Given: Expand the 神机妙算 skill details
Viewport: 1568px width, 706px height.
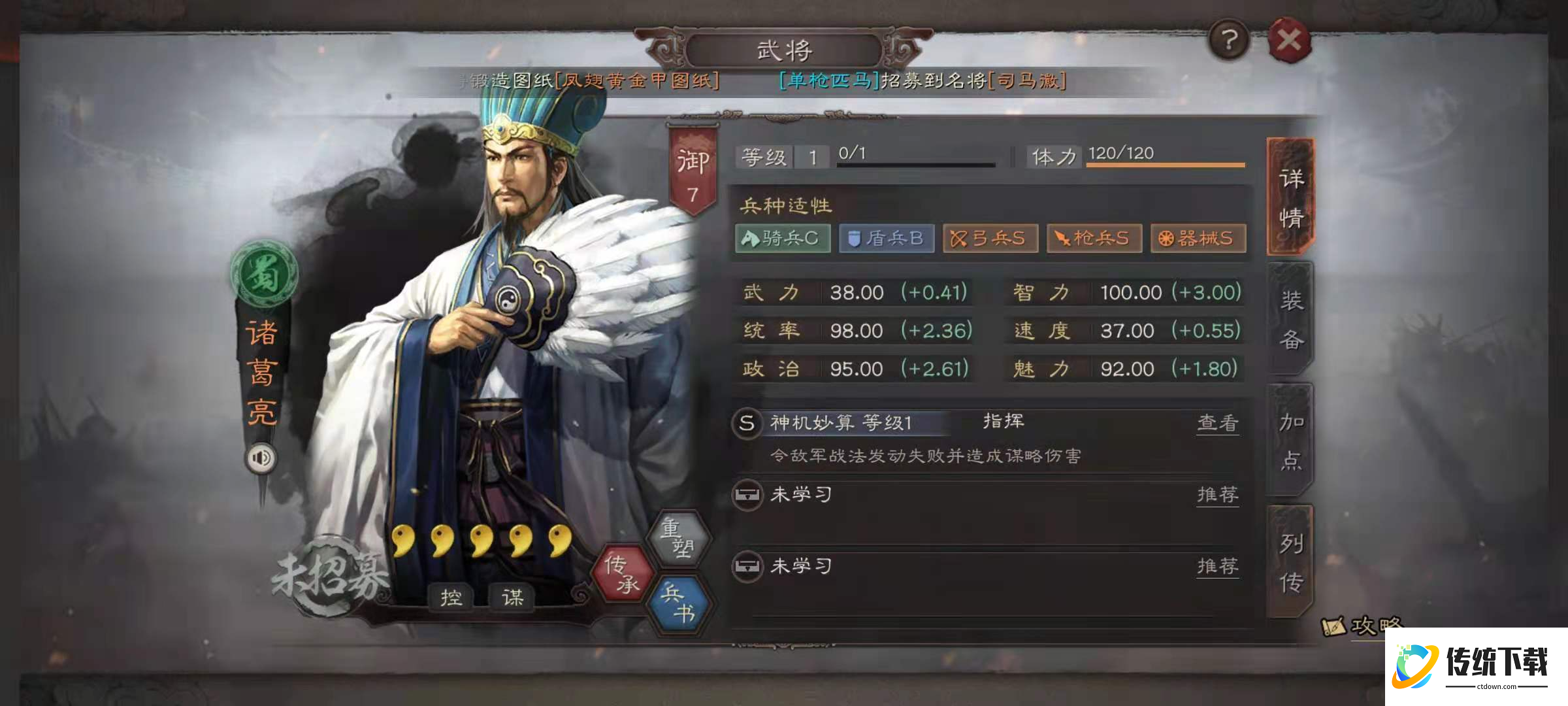Looking at the screenshot, I should 843,422.
